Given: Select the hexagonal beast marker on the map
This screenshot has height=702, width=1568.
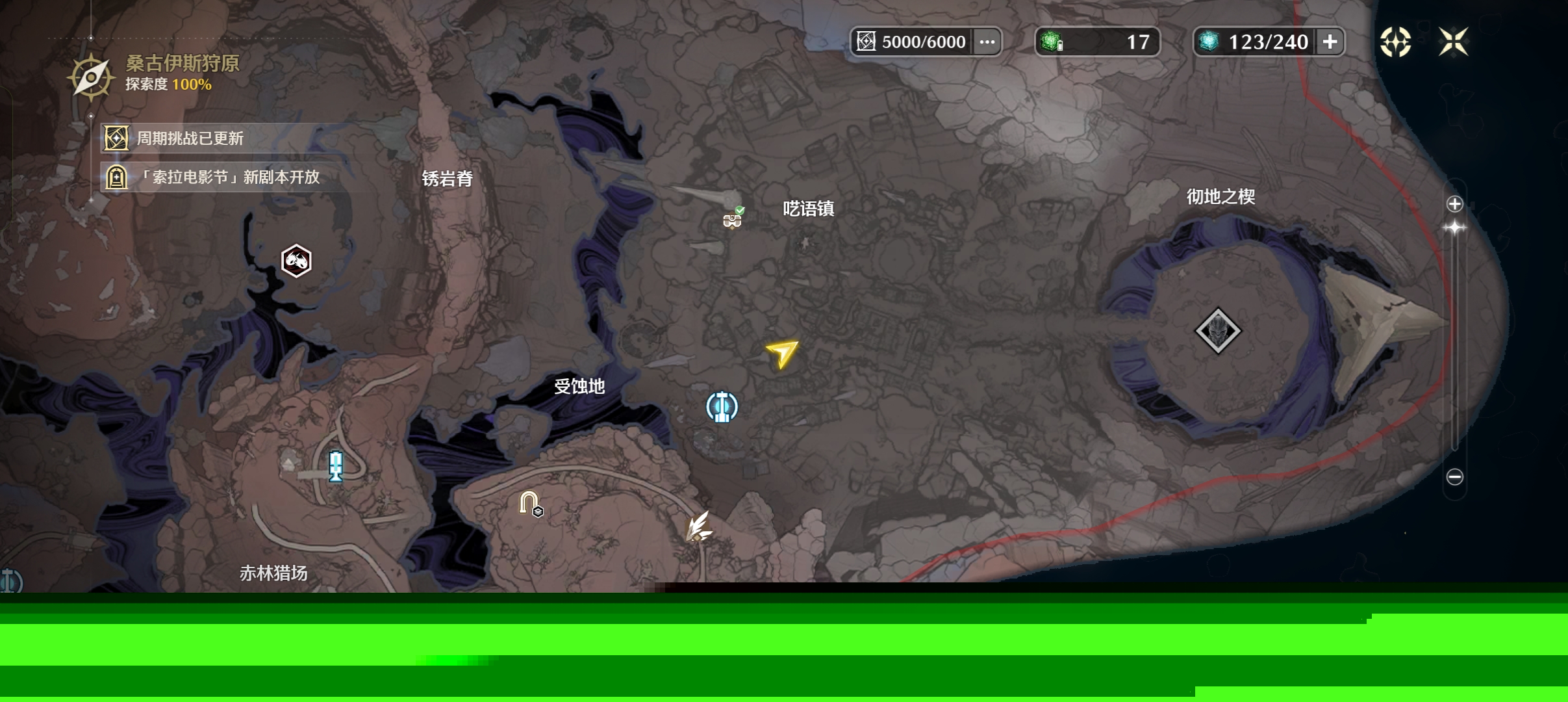Looking at the screenshot, I should [x=296, y=261].
